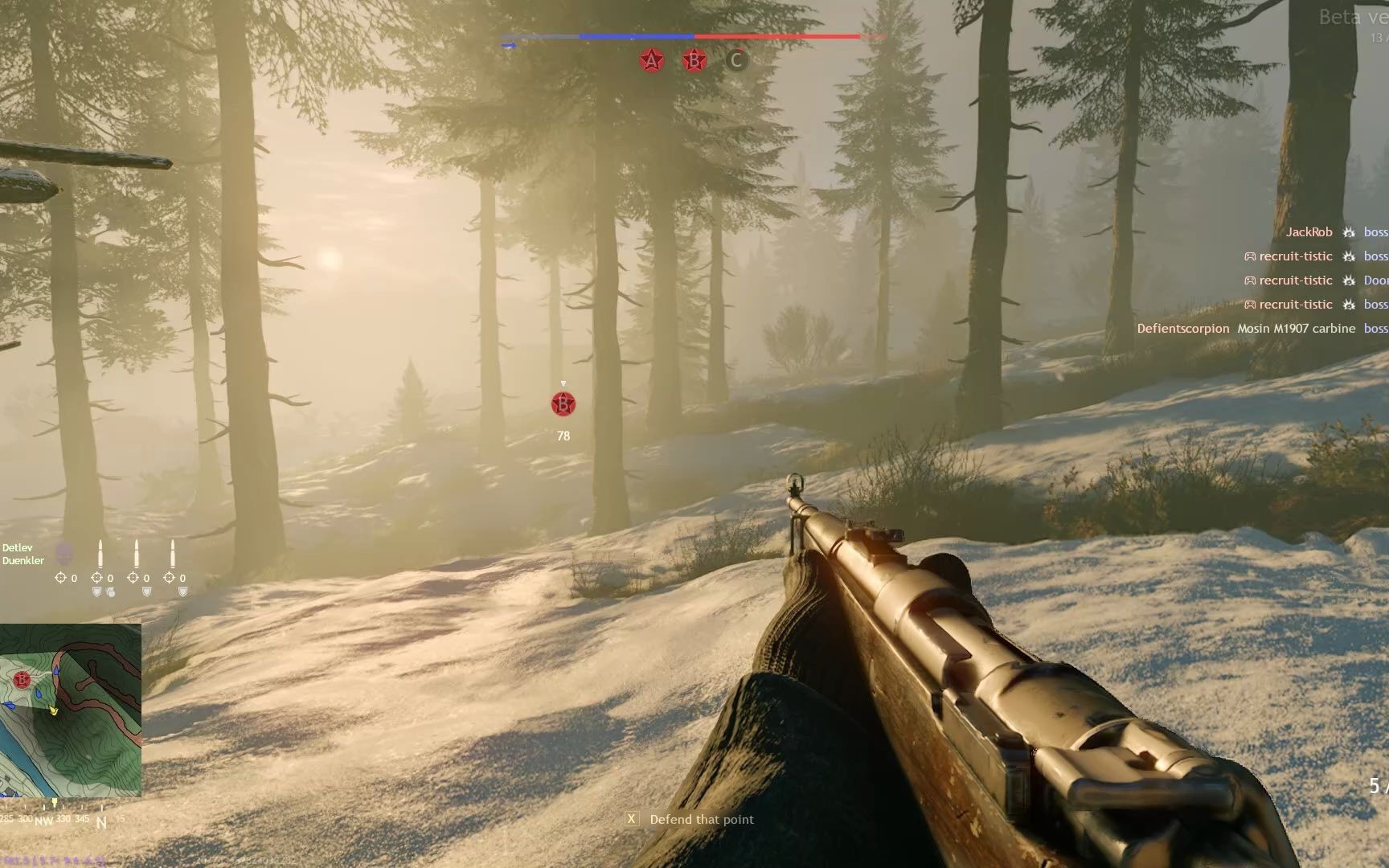The height and width of the screenshot is (868, 1389).
Task: Select capture point A in top objective bar
Action: coord(651,60)
